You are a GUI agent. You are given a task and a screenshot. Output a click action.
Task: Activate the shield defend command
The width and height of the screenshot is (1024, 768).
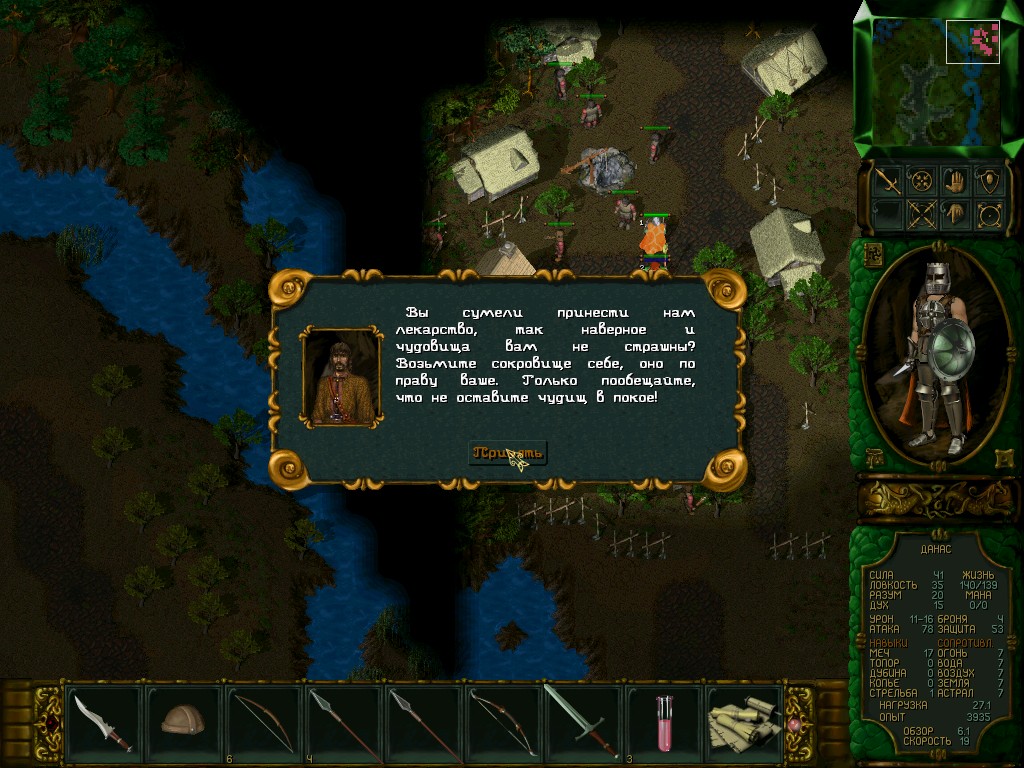click(x=989, y=181)
